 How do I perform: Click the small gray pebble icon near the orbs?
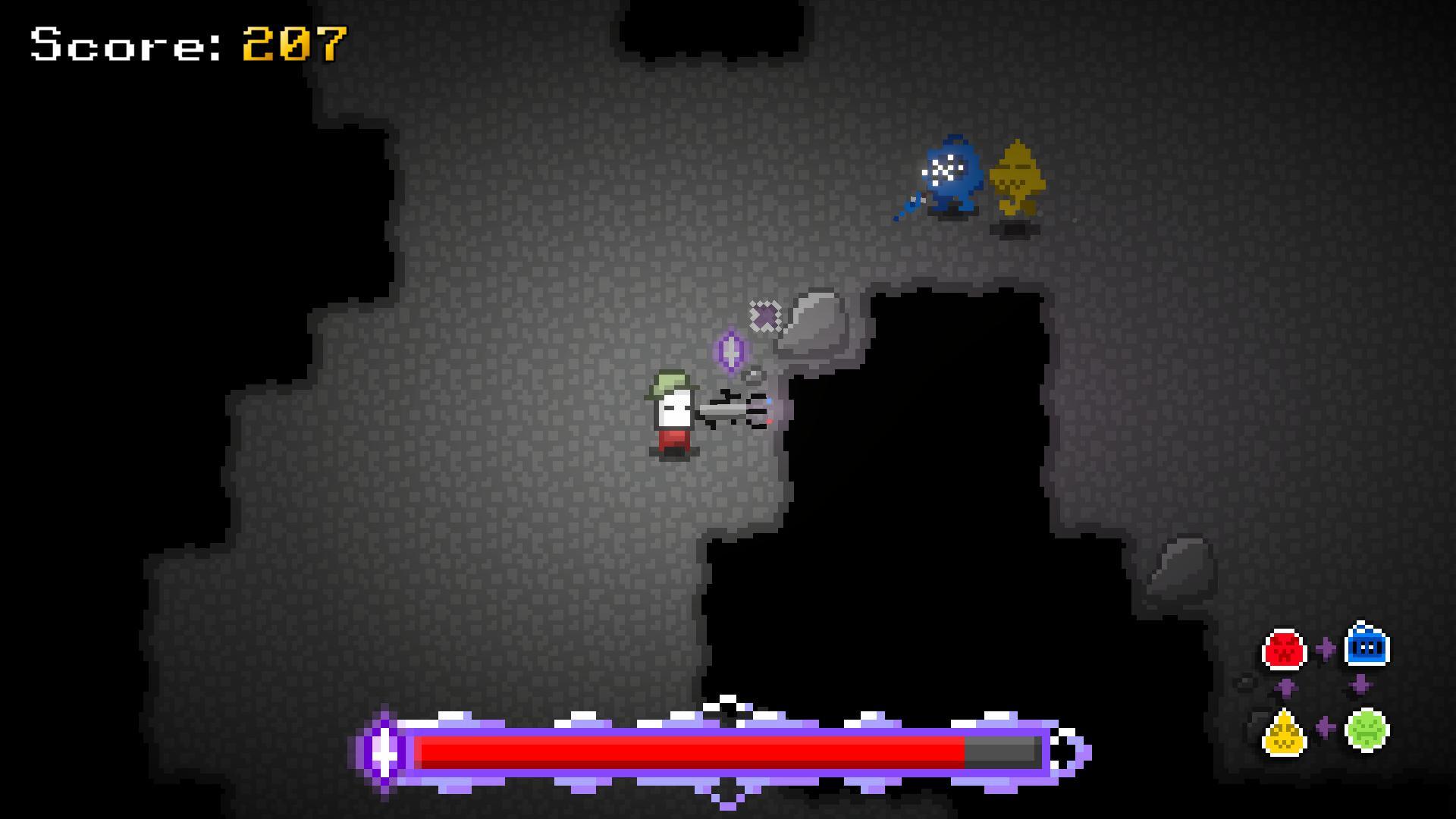(1245, 682)
